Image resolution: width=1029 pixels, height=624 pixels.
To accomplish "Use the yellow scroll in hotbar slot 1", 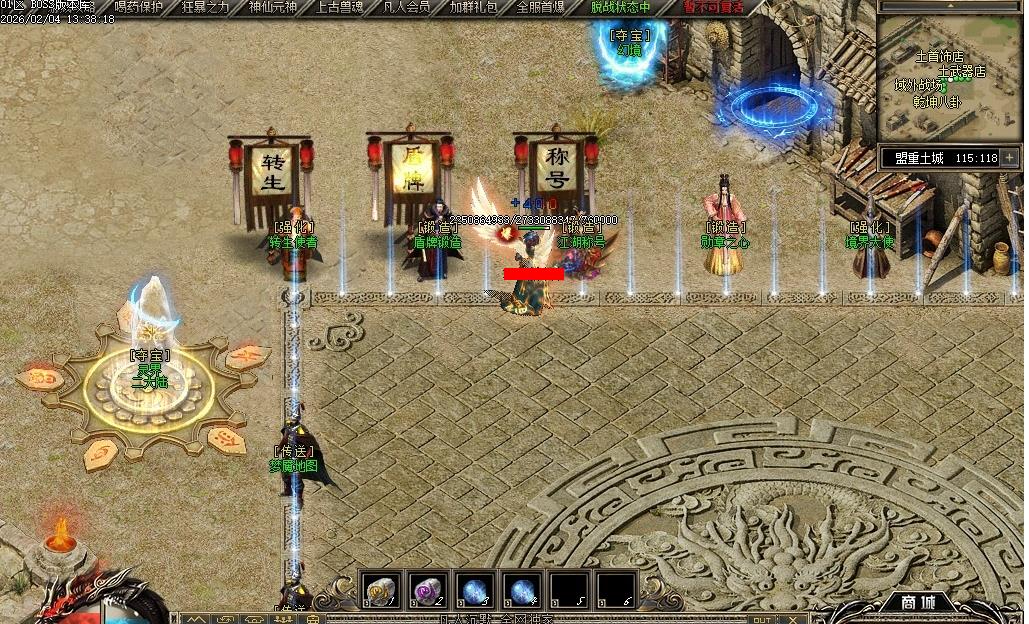I will click(x=380, y=591).
